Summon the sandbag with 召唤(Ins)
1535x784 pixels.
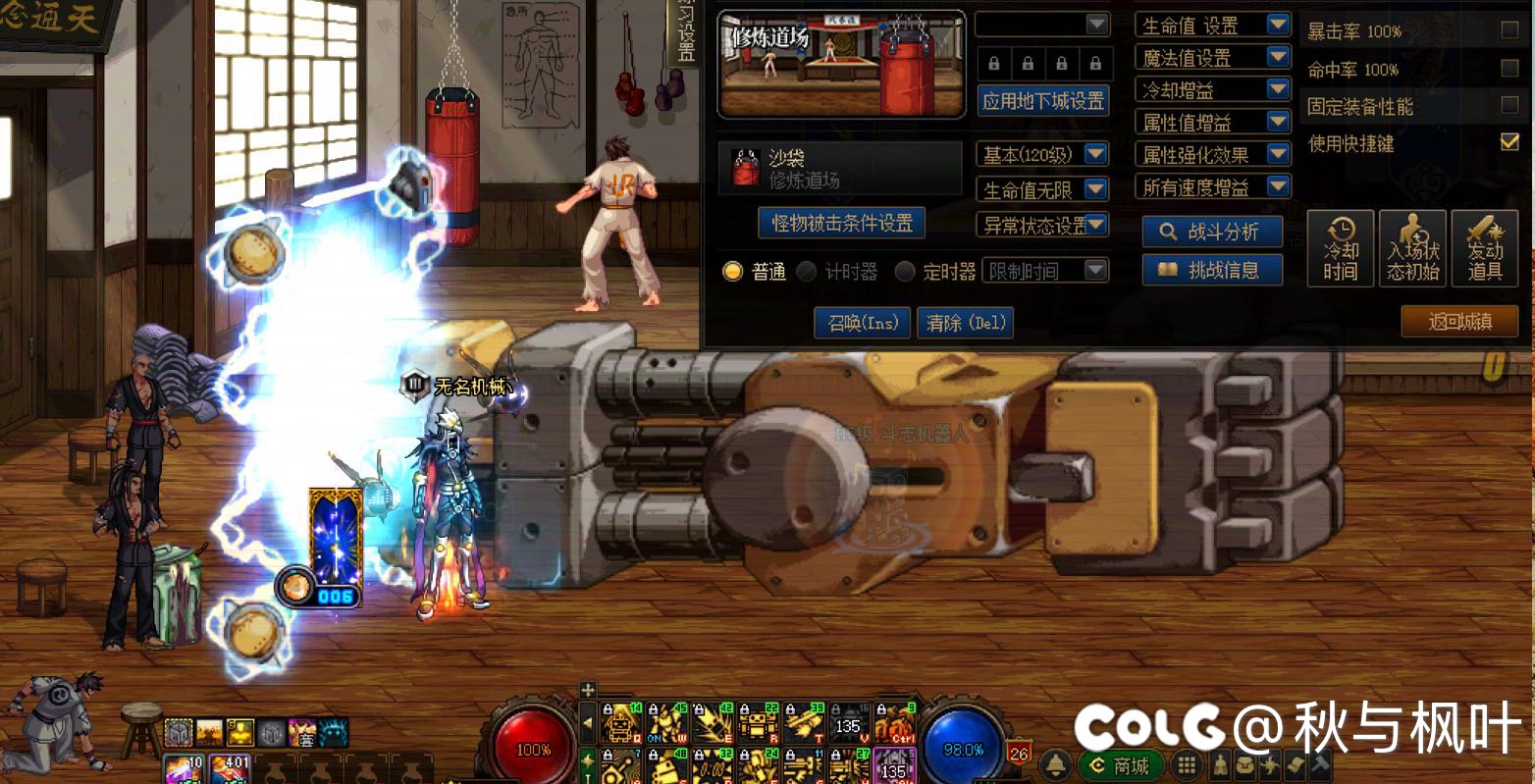coord(863,323)
